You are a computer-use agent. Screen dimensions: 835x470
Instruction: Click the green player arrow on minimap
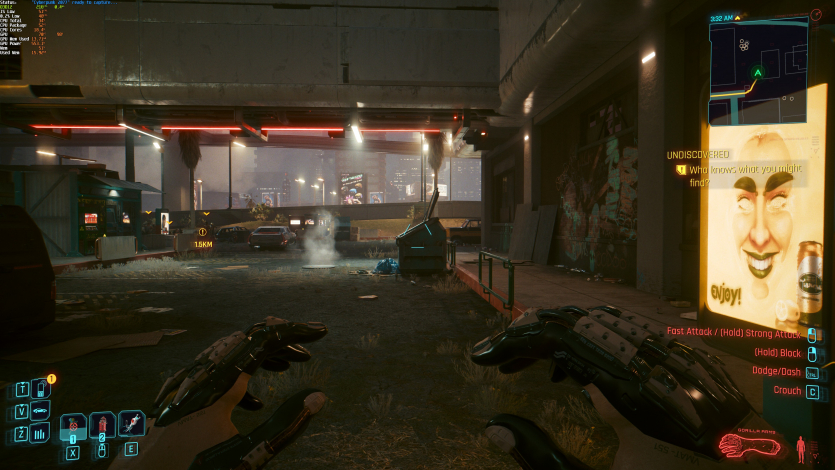pyautogui.click(x=758, y=73)
